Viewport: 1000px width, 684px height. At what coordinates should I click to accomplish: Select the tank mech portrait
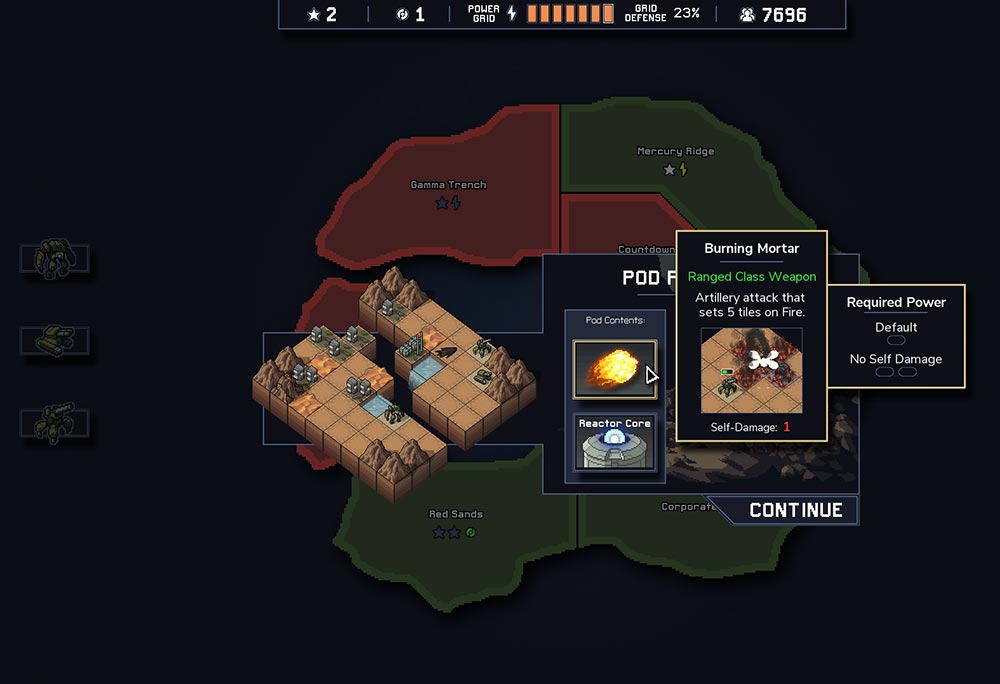coord(54,341)
